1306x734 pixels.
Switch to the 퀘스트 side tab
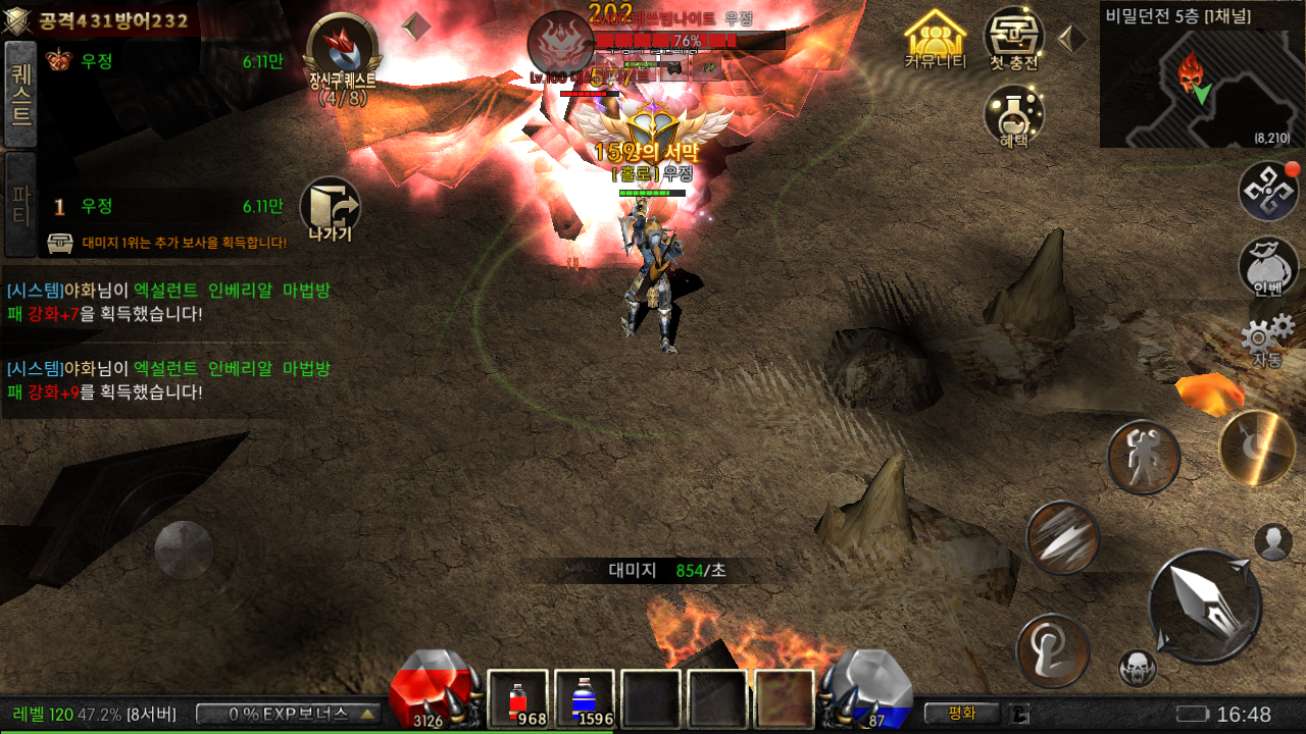(21, 94)
